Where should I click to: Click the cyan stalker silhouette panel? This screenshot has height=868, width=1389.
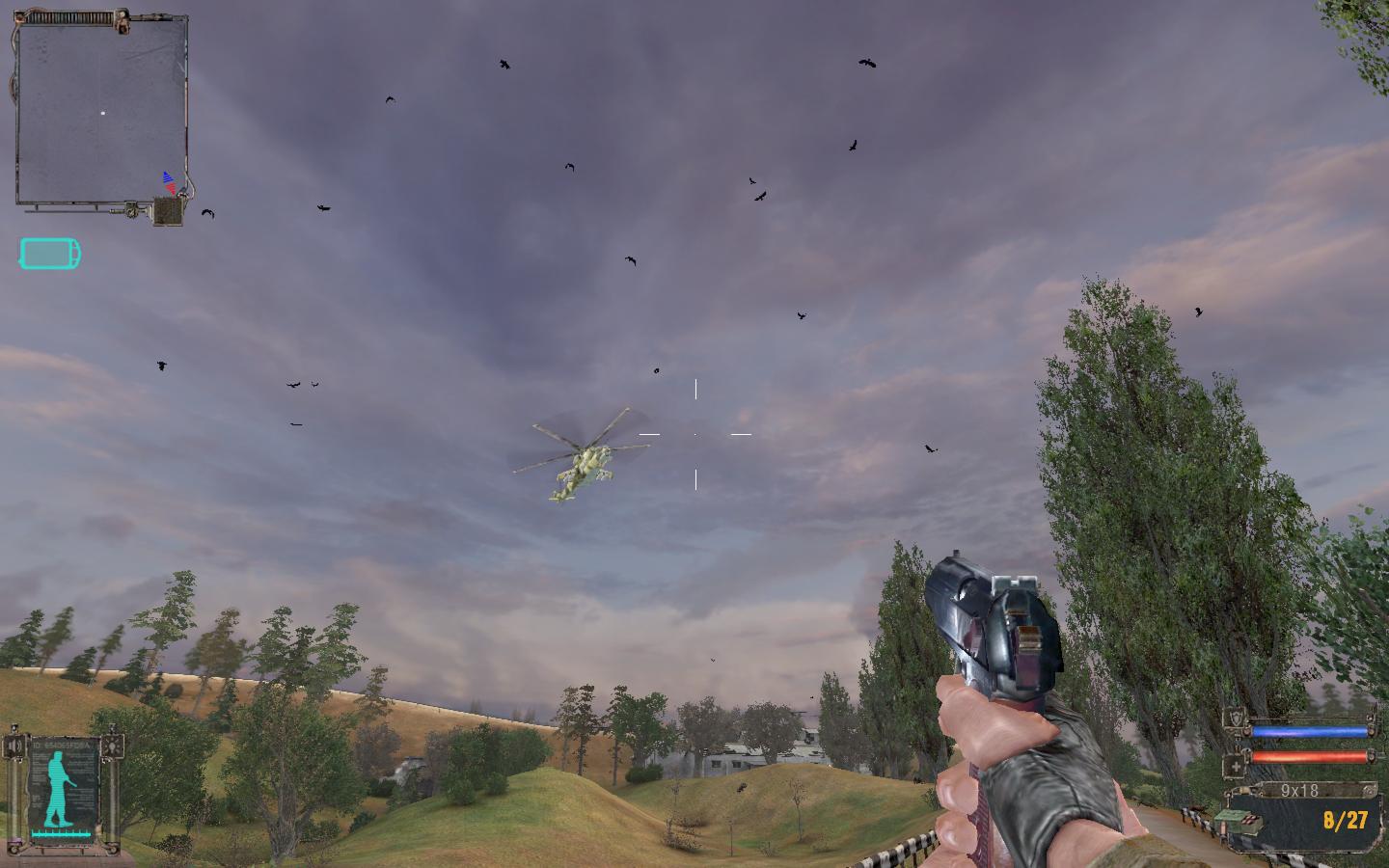[x=64, y=788]
